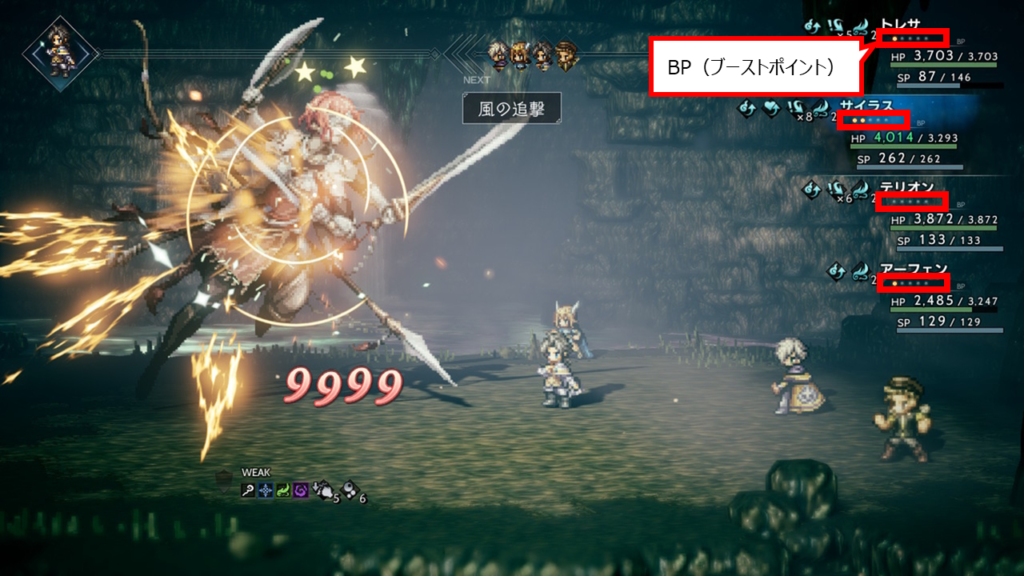Inspect the enemy status icon showing 6 turns

tap(350, 491)
